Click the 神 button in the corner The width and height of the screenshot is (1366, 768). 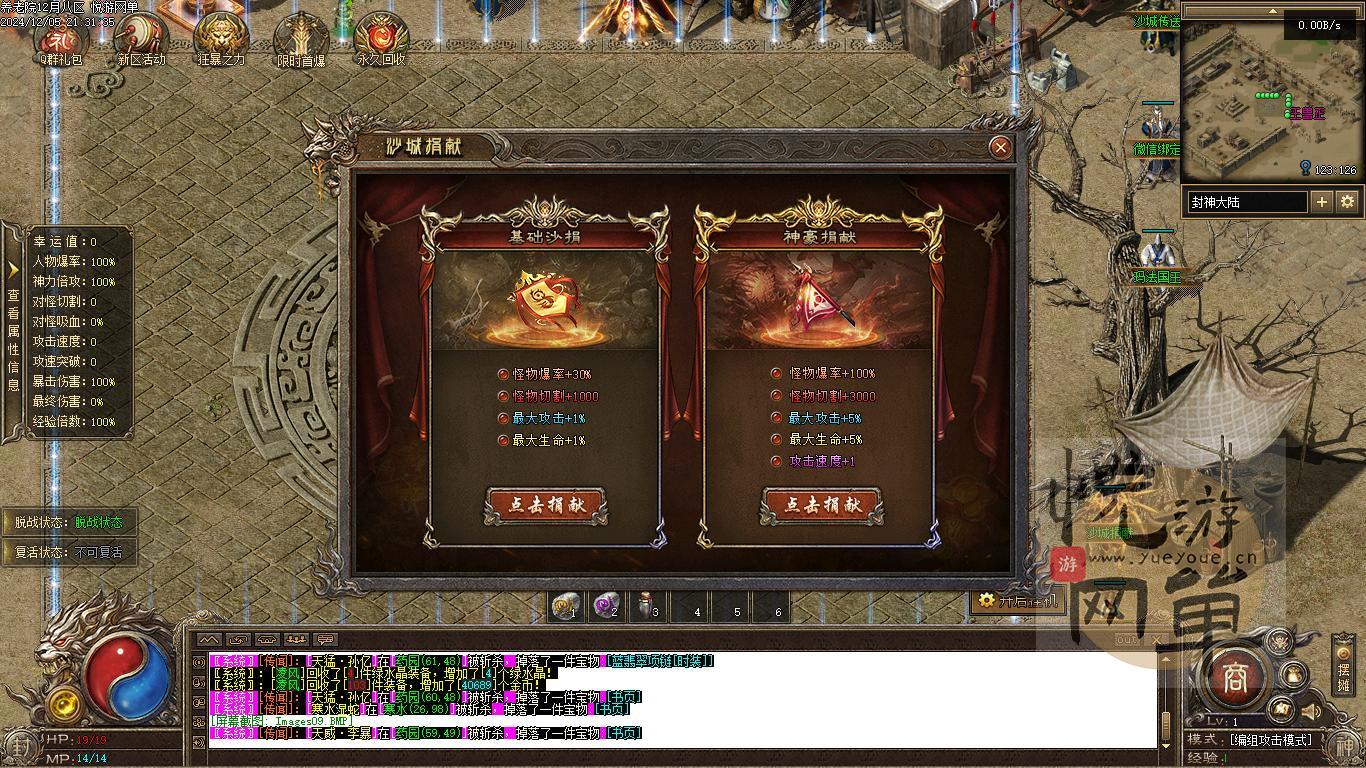point(1345,746)
